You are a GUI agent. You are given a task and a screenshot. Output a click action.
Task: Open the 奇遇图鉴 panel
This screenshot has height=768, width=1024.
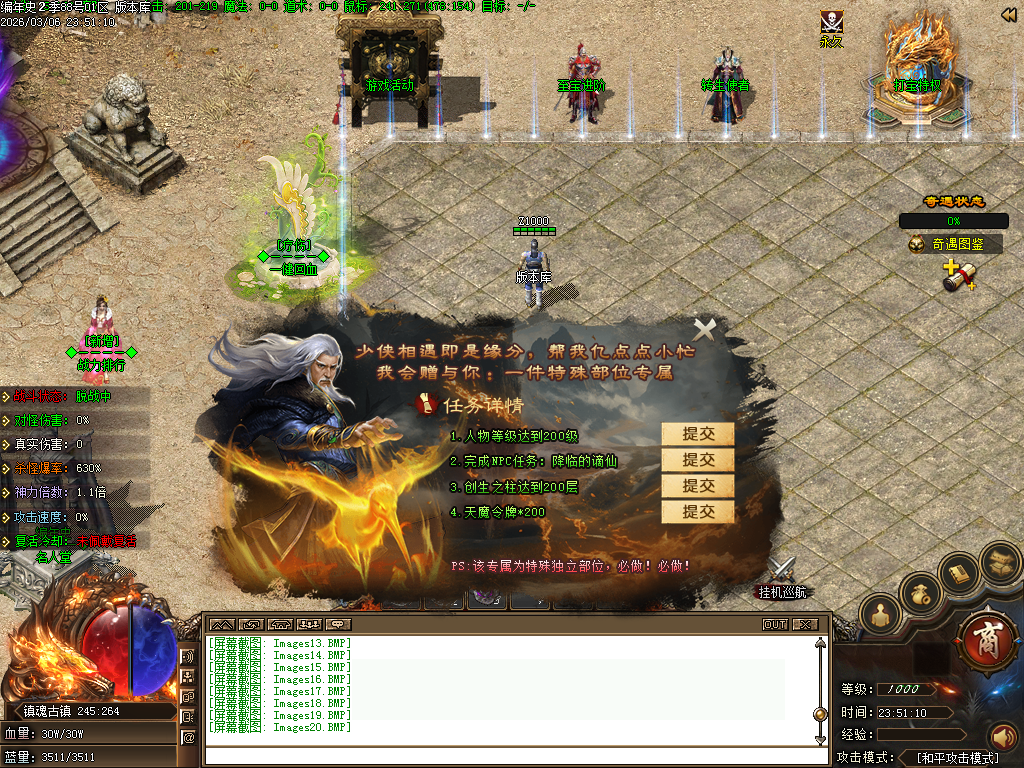click(956, 243)
